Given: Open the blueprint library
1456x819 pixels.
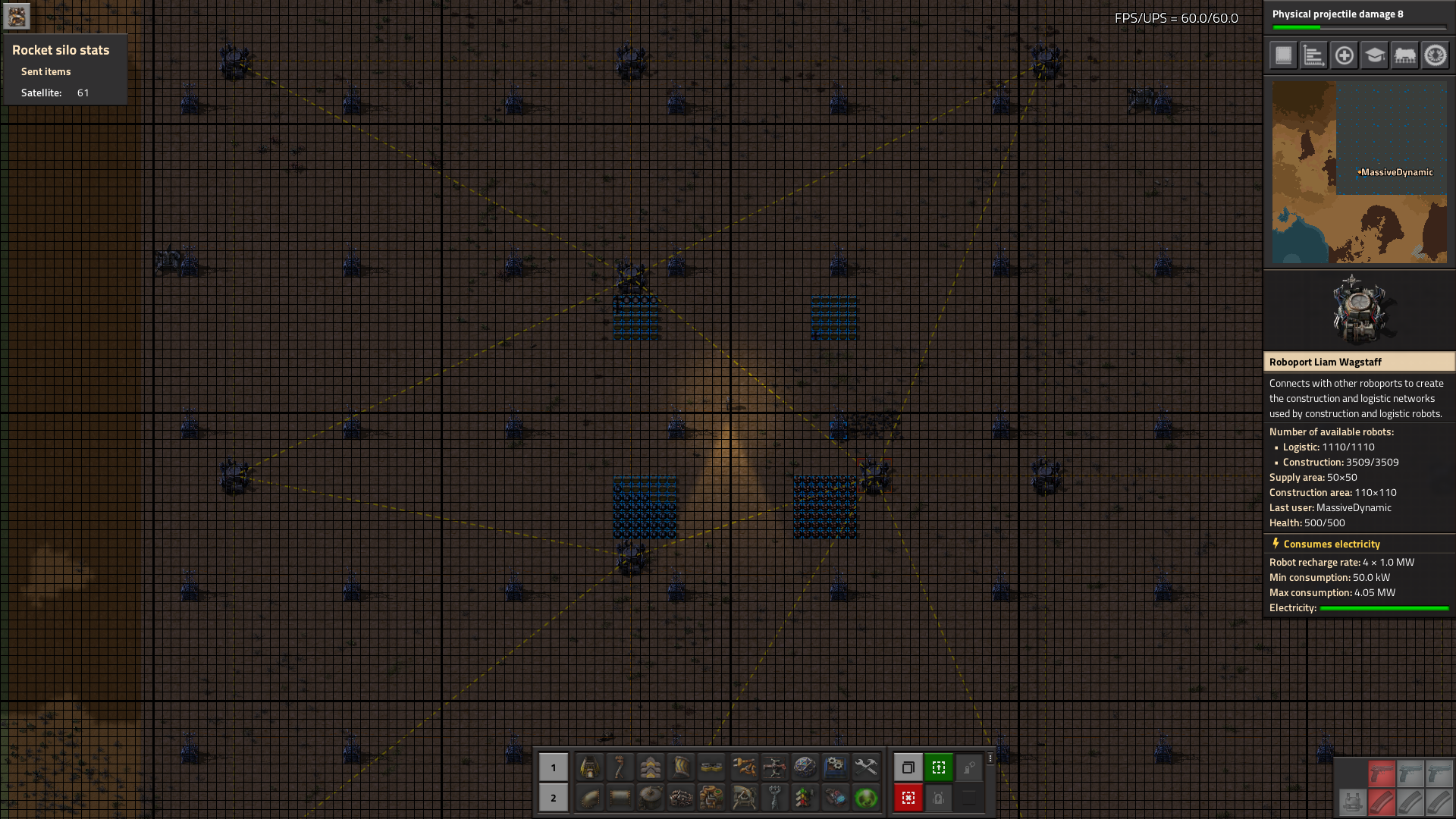Looking at the screenshot, I should click(1282, 55).
